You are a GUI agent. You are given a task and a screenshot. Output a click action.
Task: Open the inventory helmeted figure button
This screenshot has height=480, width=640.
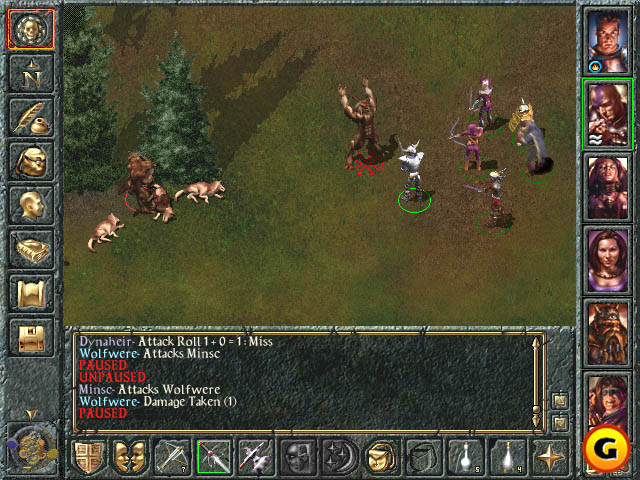tap(29, 161)
